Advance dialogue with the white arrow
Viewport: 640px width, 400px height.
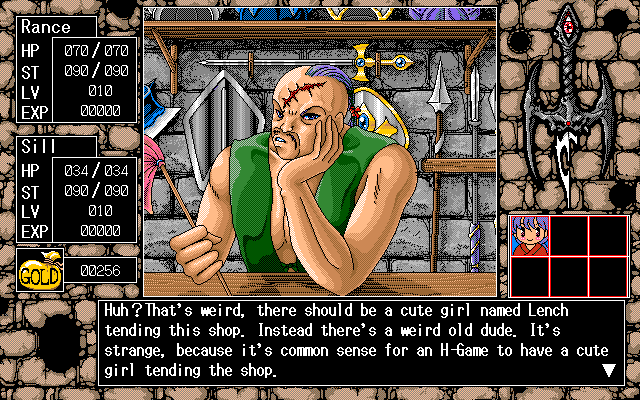608,370
